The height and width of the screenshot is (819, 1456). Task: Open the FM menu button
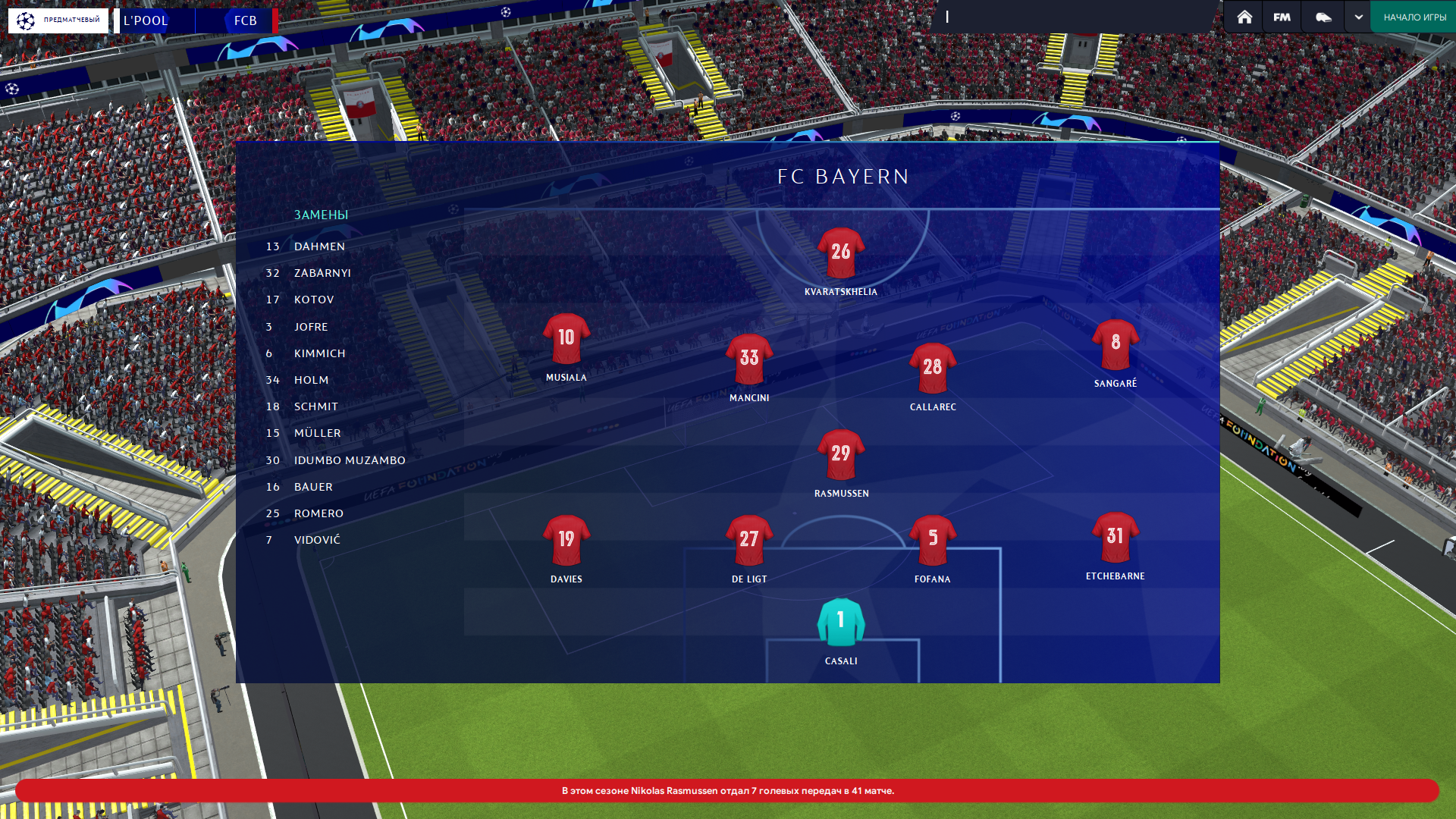(1282, 17)
